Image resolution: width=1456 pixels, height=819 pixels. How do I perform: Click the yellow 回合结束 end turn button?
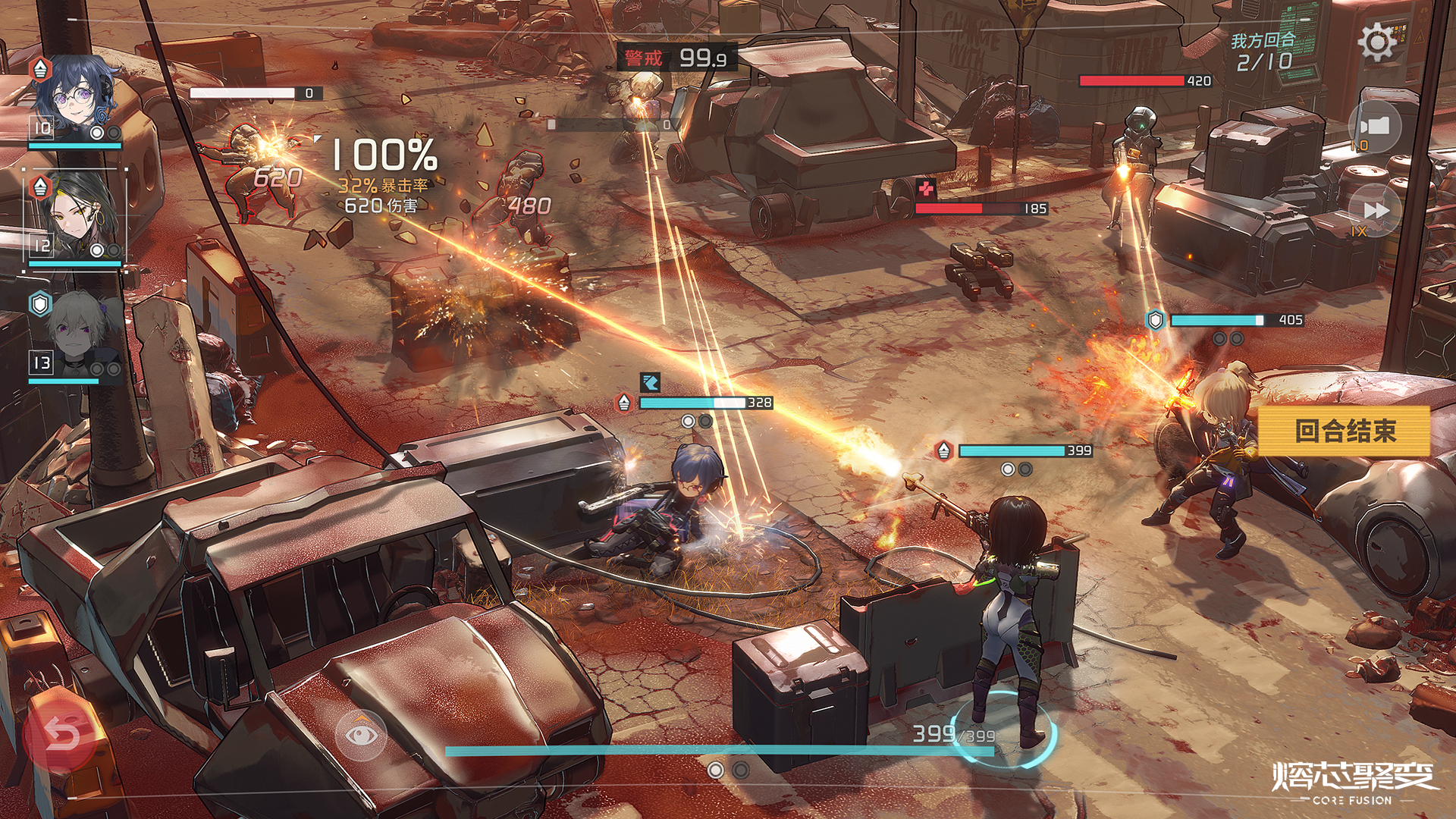(x=1344, y=431)
